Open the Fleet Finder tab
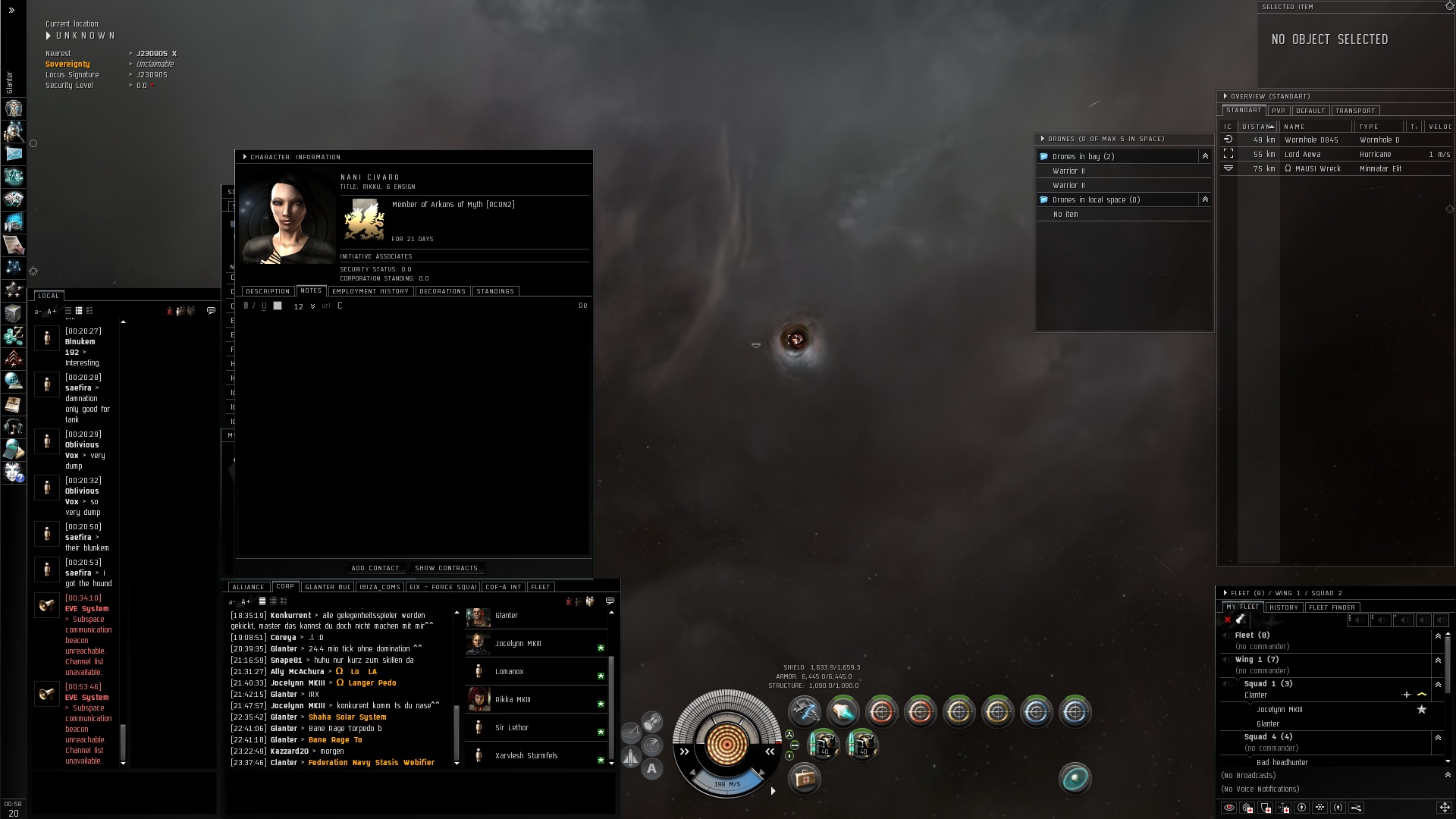The width and height of the screenshot is (1456, 819). point(1332,607)
